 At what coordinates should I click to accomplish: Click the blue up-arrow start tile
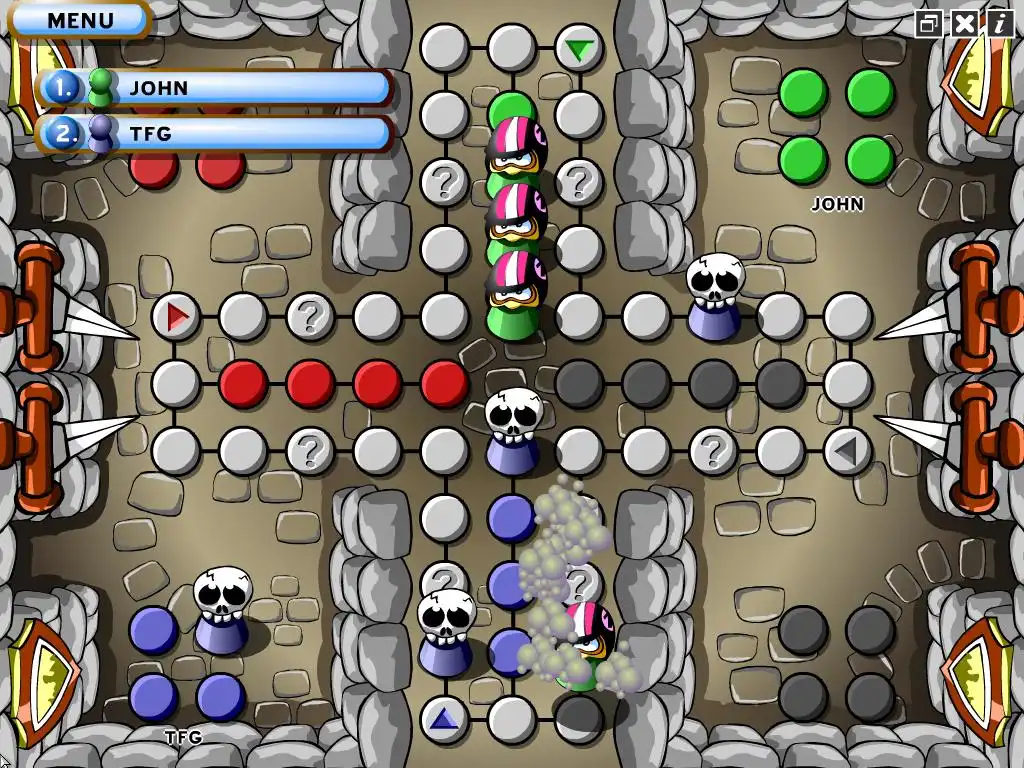point(444,719)
